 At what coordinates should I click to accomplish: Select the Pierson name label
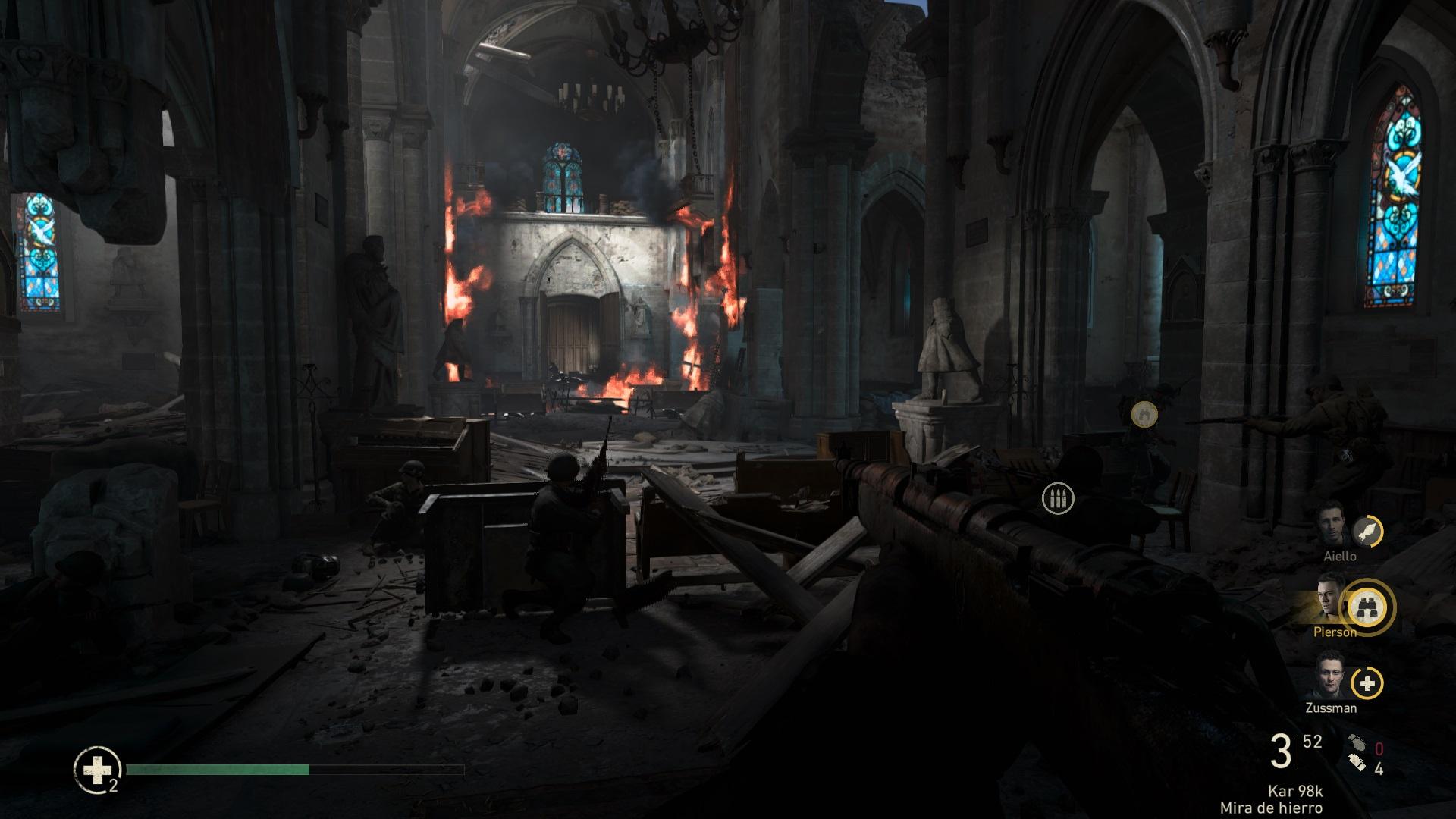1335,630
